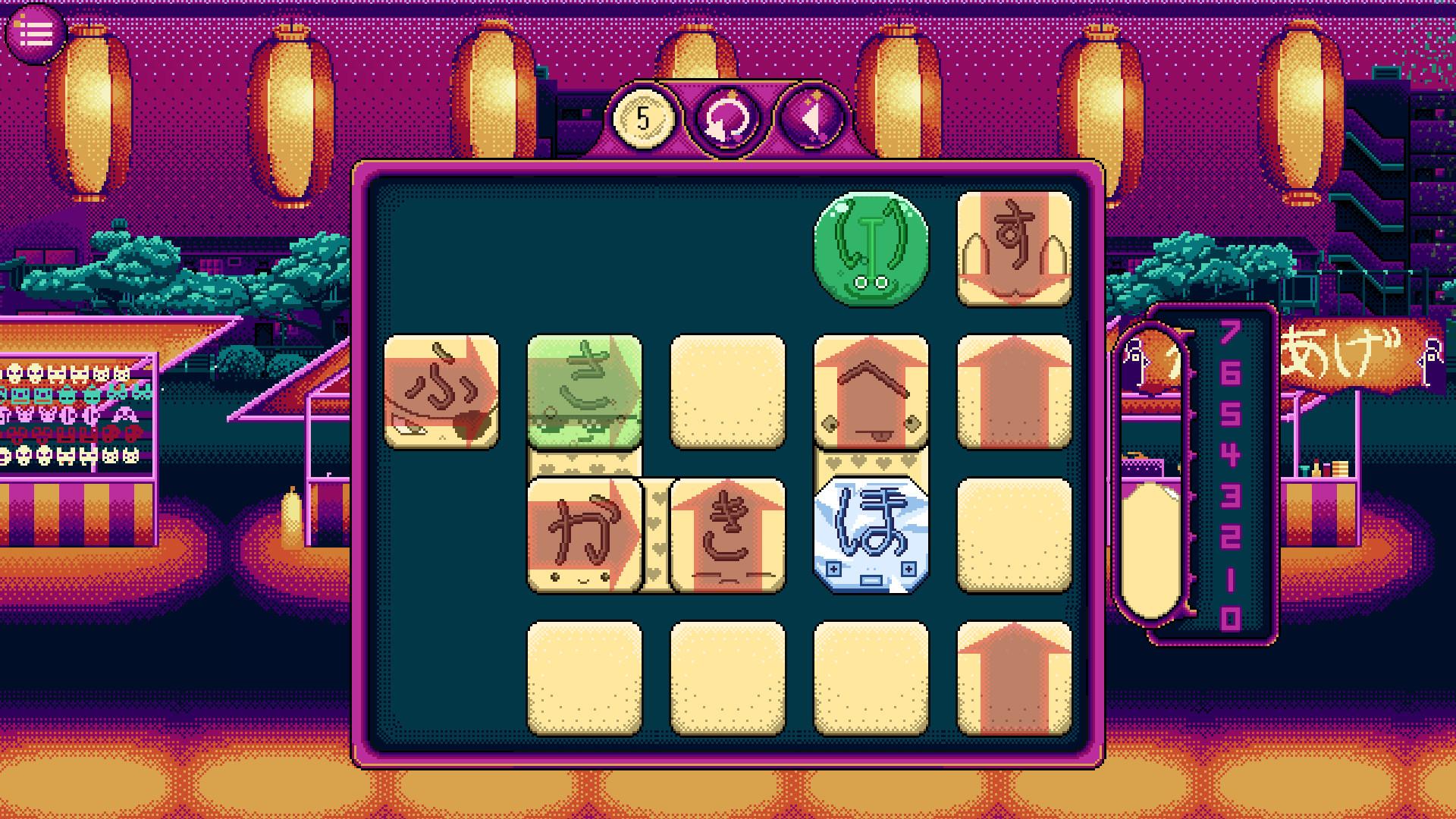The width and height of the screenshot is (1456, 819).
Task: Select the green slime tile with い kana
Action: (871, 250)
